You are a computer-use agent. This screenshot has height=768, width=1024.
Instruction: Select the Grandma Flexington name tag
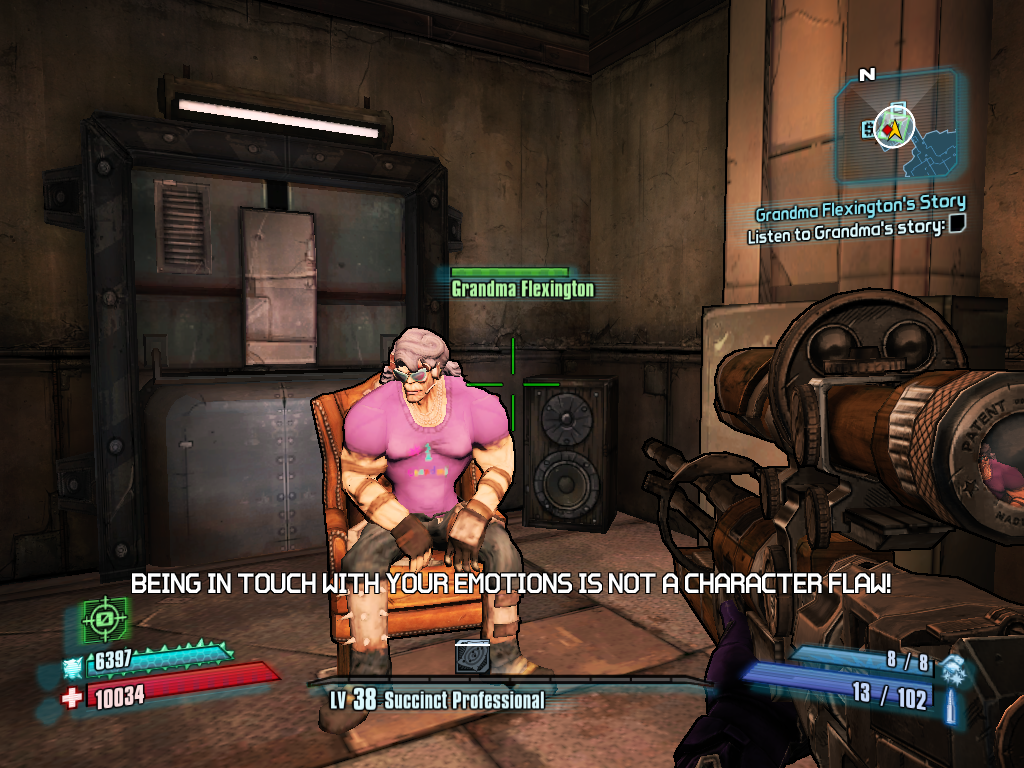(x=522, y=289)
